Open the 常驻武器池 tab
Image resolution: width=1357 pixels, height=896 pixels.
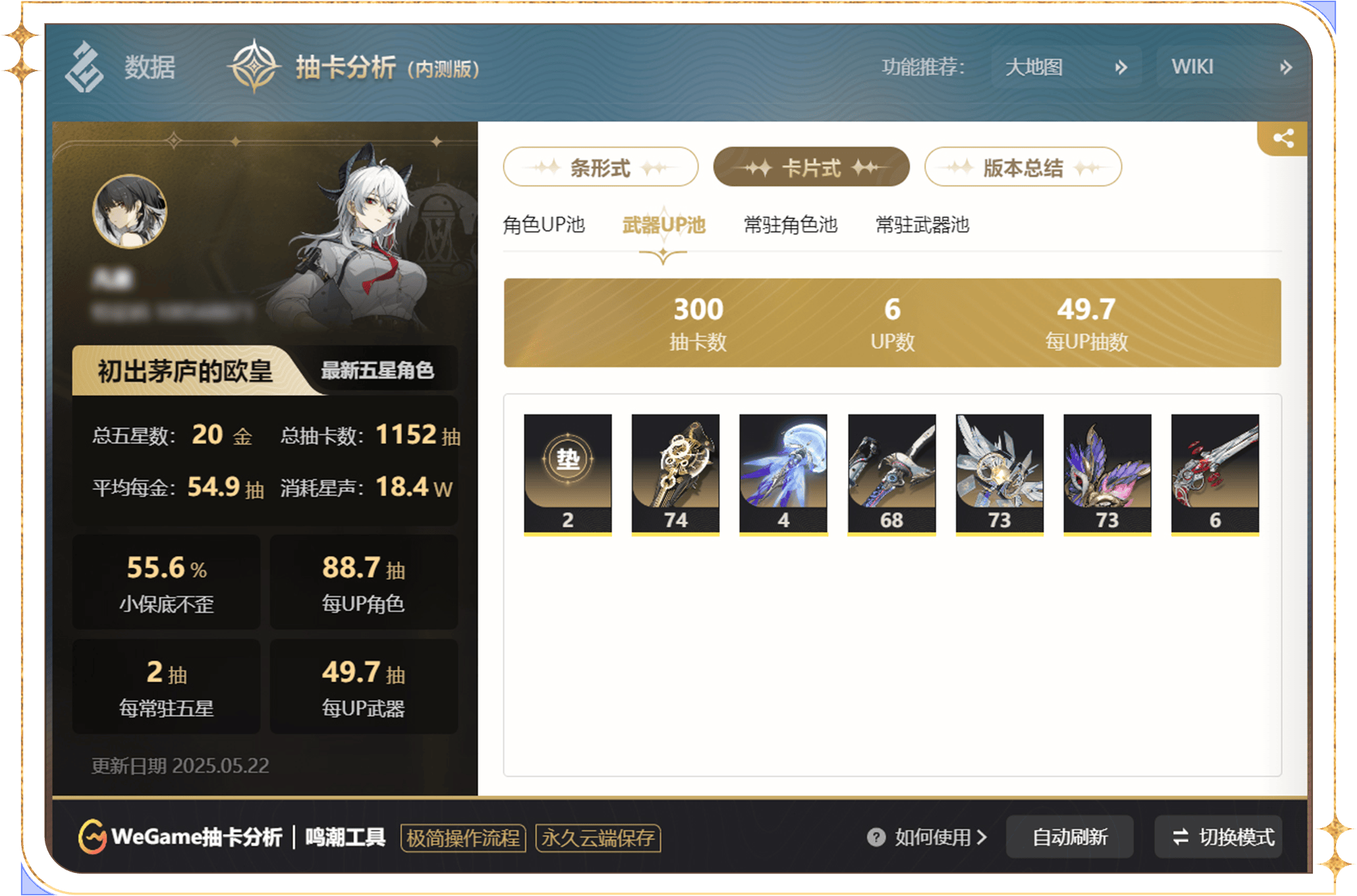click(923, 225)
